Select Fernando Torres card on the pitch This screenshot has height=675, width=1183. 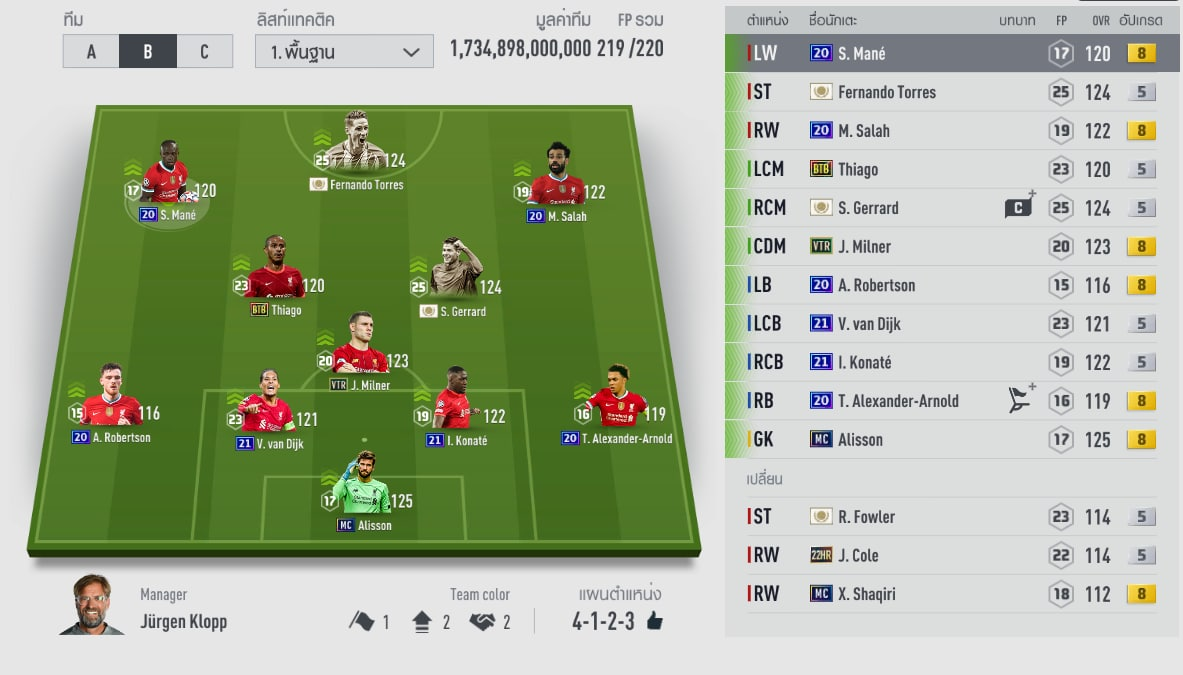(x=355, y=145)
